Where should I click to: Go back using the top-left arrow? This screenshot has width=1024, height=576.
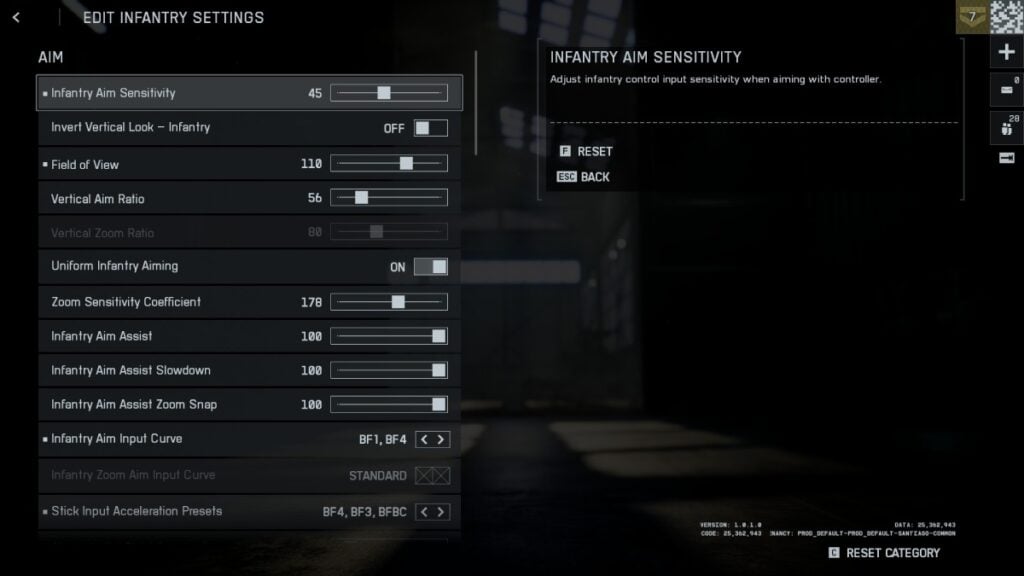[x=16, y=18]
